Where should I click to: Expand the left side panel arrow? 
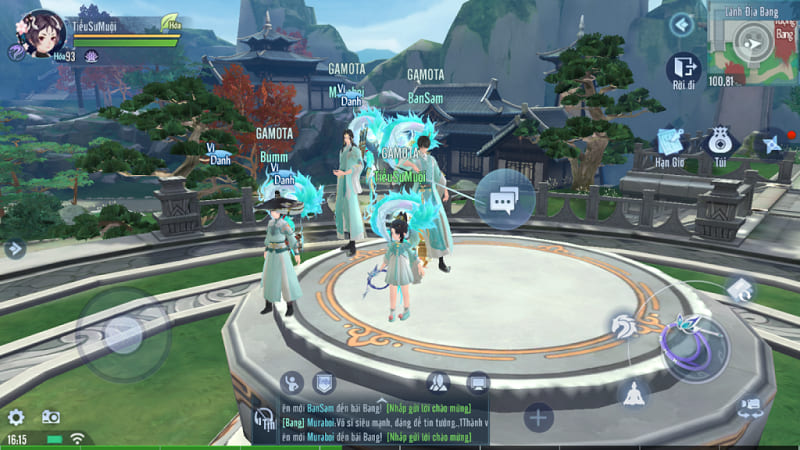pos(14,249)
